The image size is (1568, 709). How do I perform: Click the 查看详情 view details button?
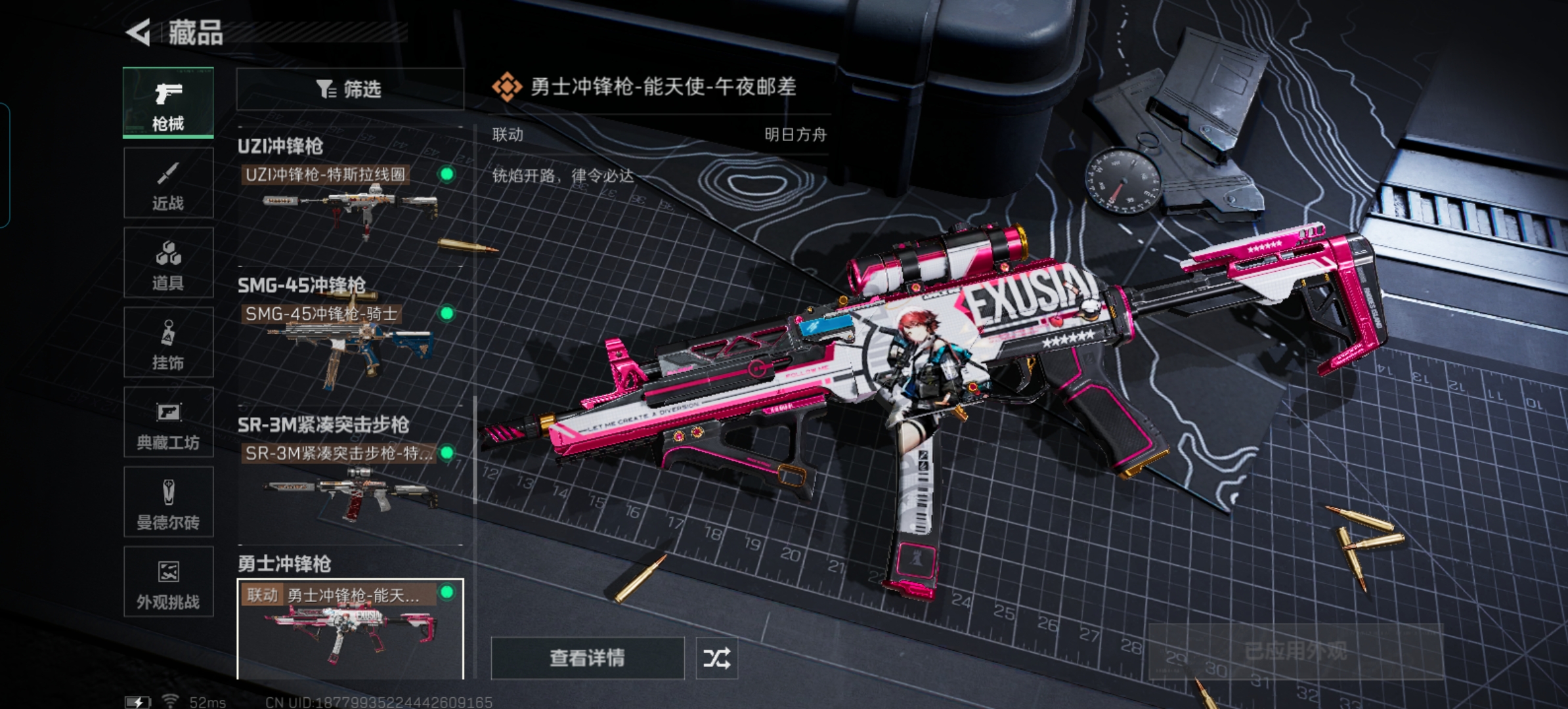[587, 658]
